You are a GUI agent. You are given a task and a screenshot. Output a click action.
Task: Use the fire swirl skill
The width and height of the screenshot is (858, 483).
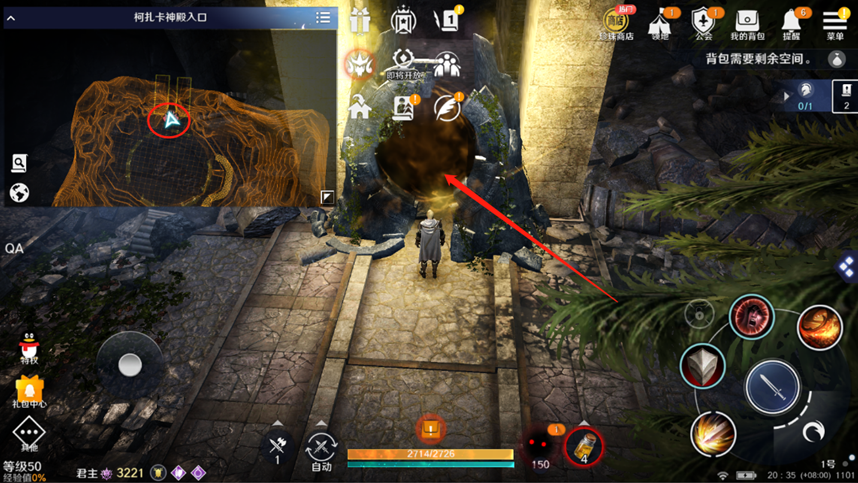click(x=819, y=327)
